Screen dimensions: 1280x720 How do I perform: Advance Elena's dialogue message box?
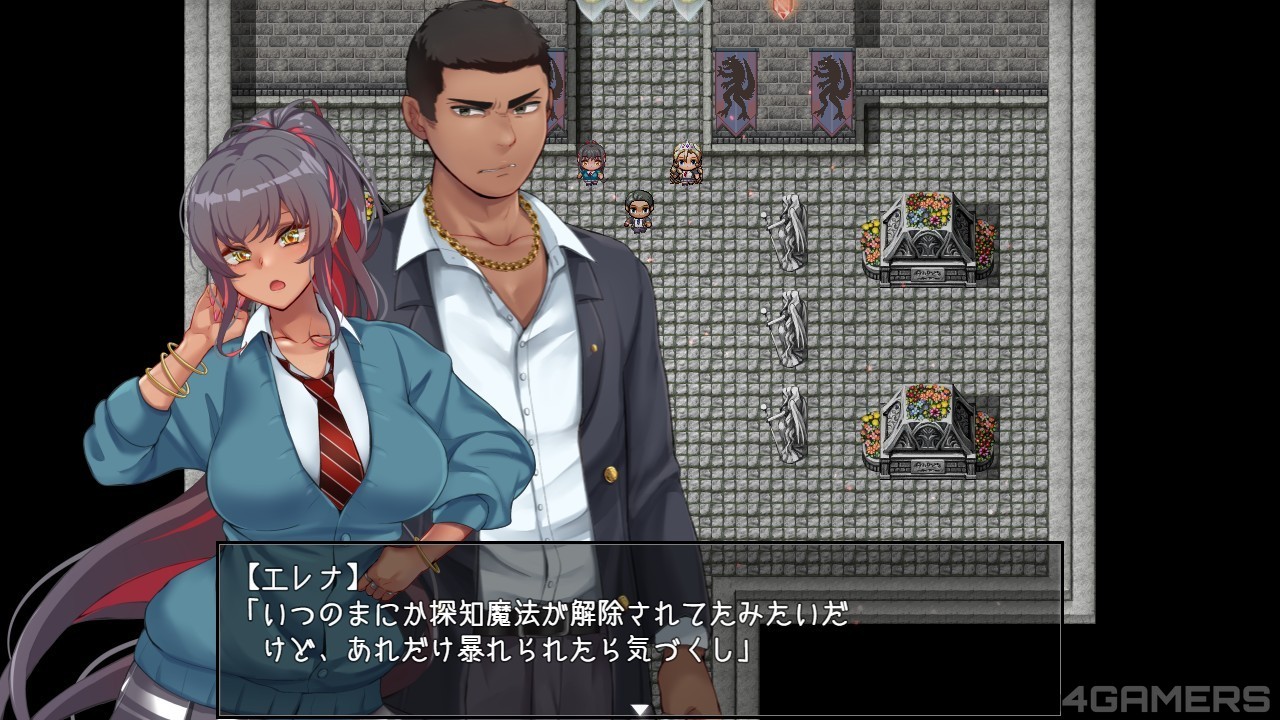click(x=640, y=628)
